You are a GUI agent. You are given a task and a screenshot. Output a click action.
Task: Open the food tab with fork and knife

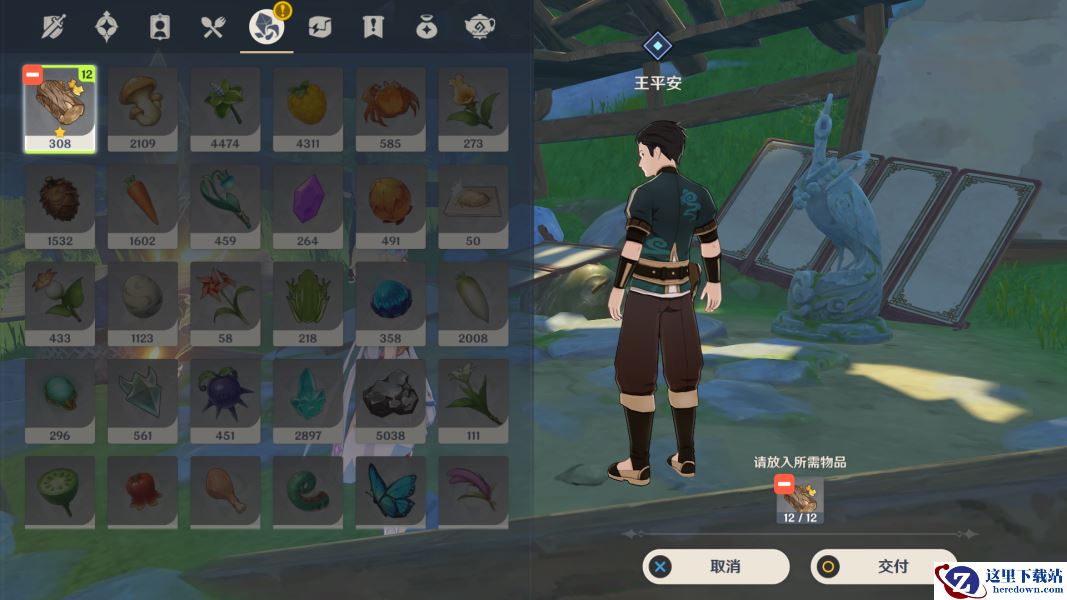(213, 27)
